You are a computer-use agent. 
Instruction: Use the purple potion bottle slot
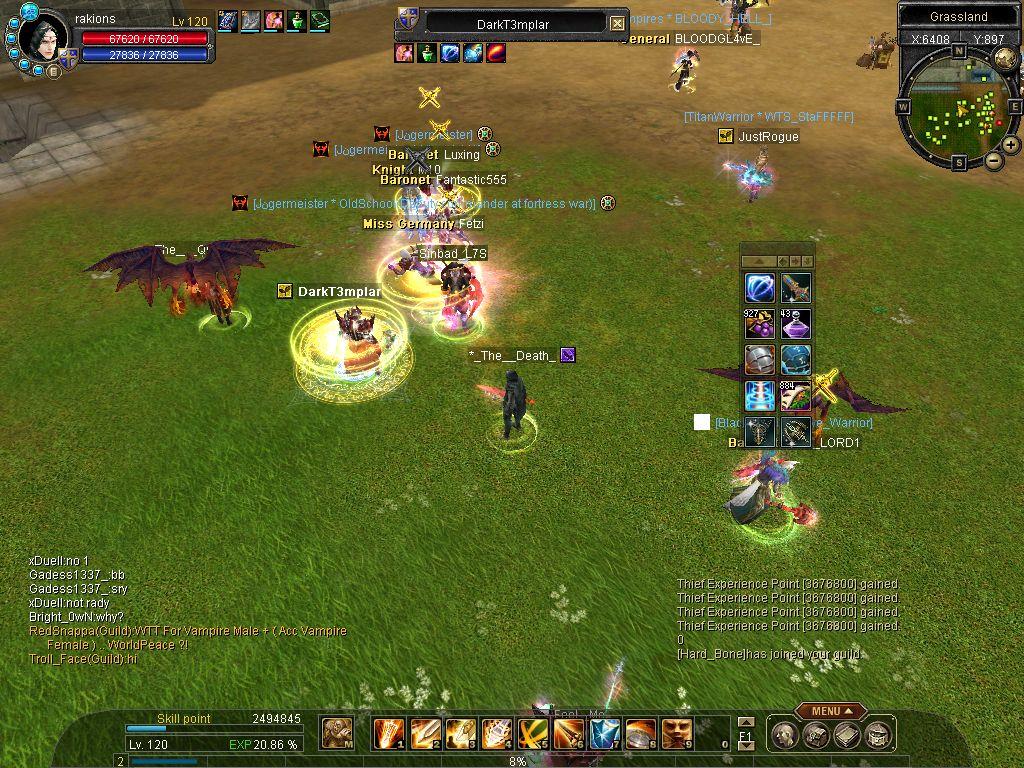click(796, 325)
